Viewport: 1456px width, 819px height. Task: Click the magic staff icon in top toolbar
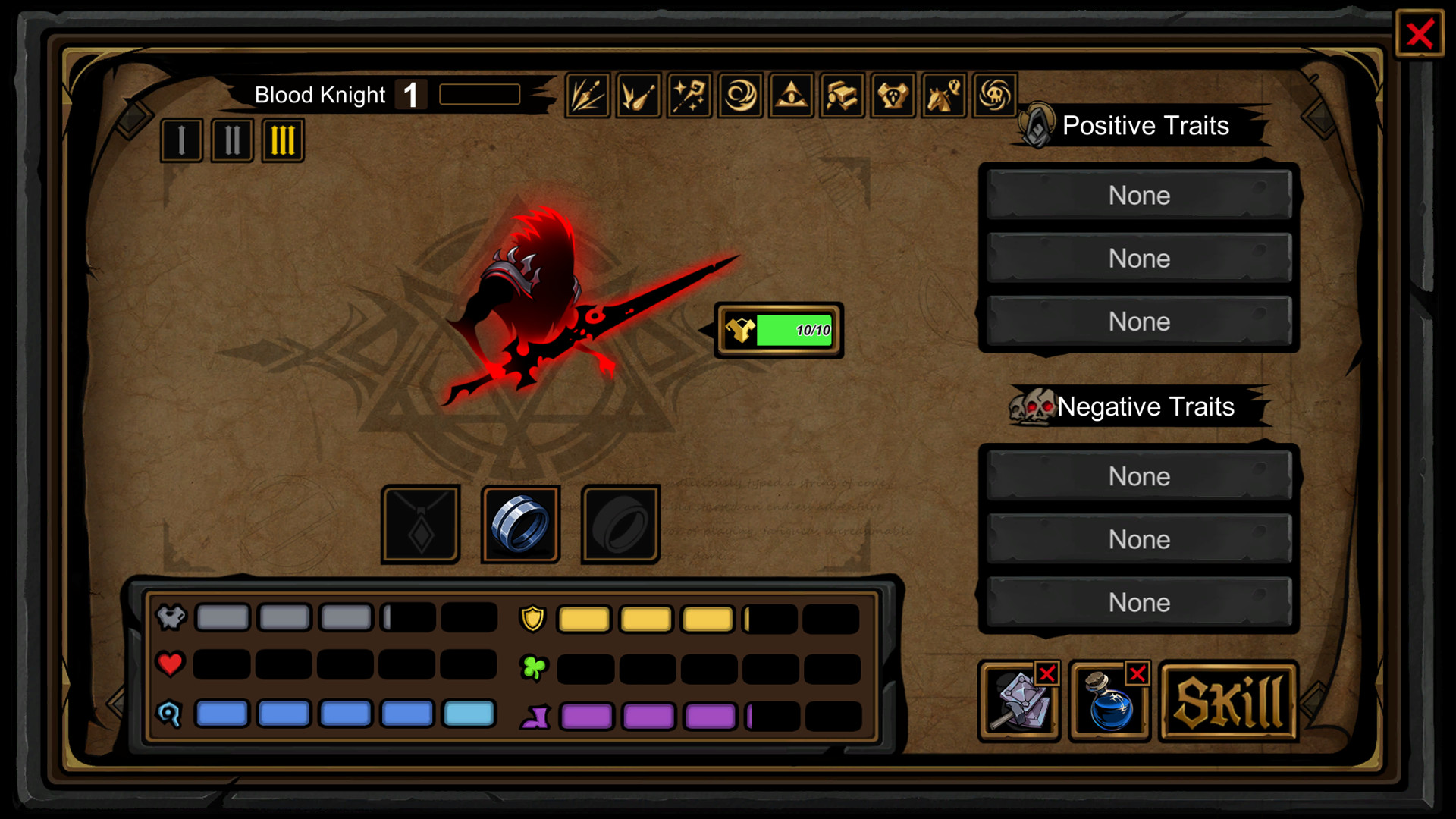689,95
